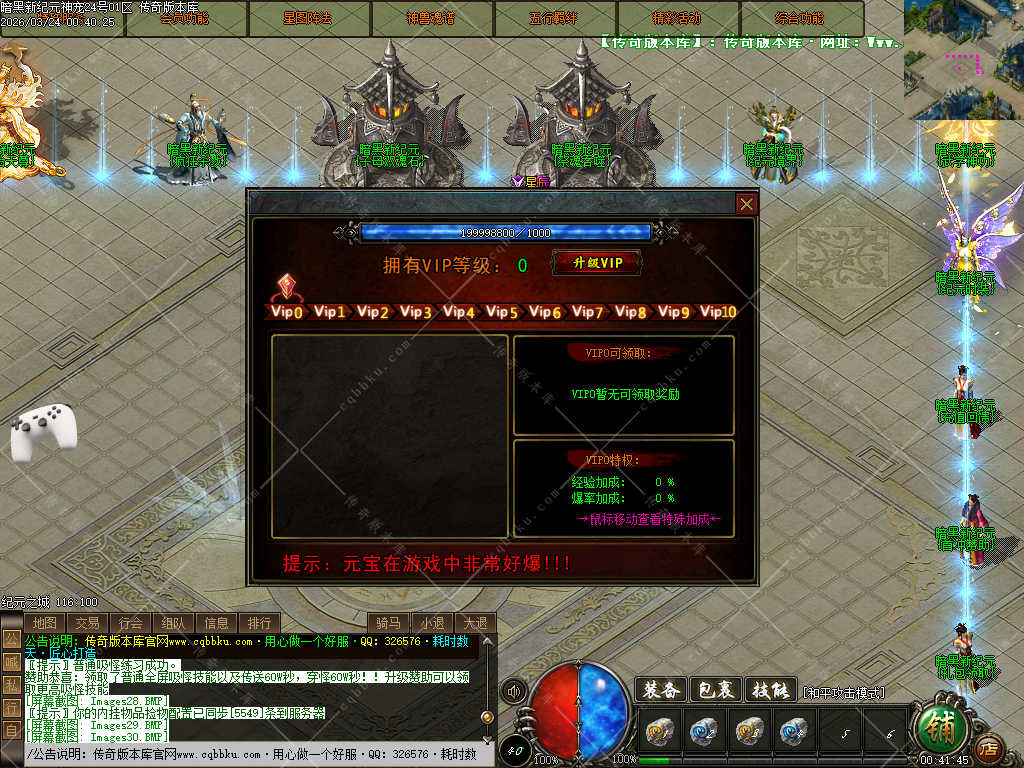The image size is (1024, 768).
Task: Open the Vip1 tab
Action: pos(329,312)
